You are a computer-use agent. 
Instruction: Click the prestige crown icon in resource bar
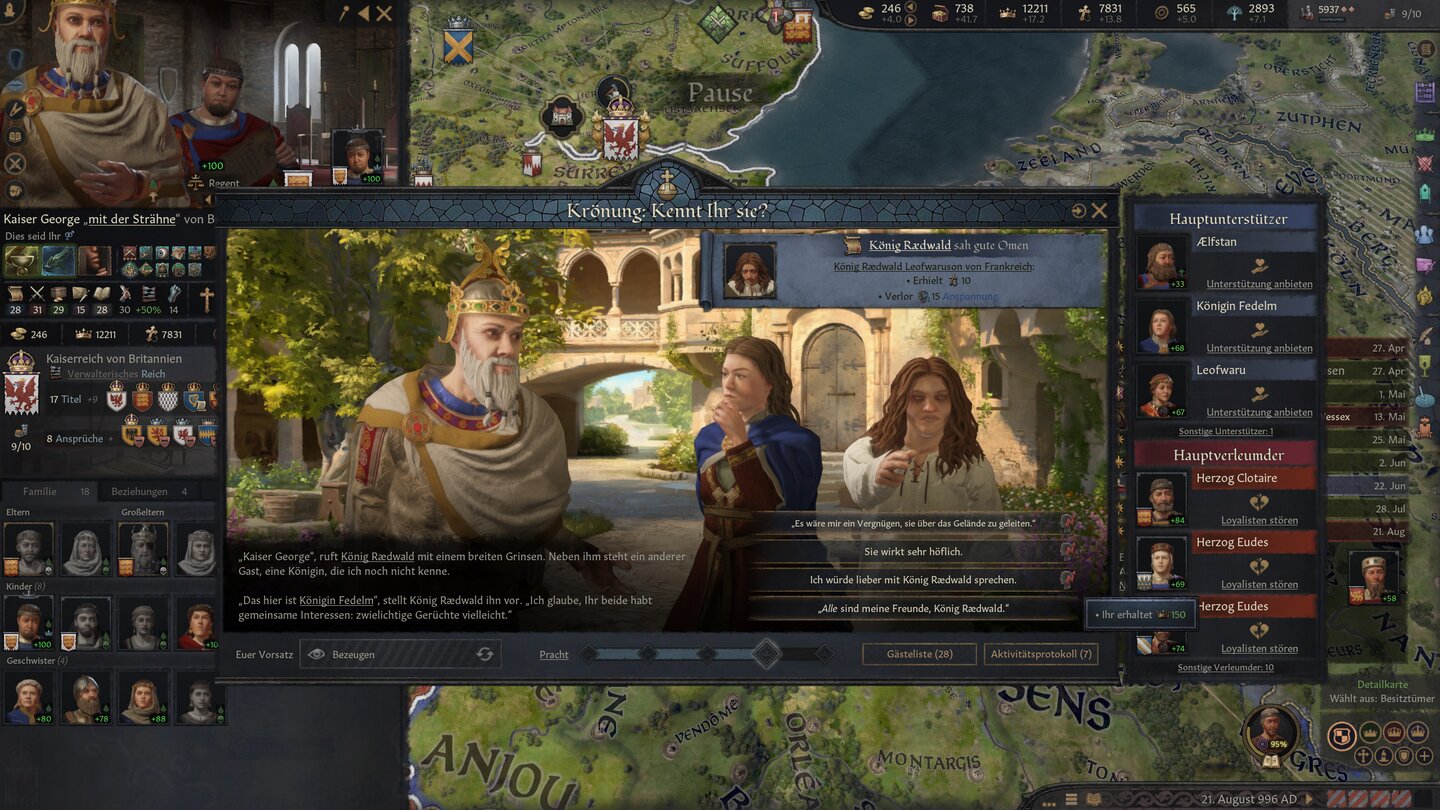[1006, 13]
